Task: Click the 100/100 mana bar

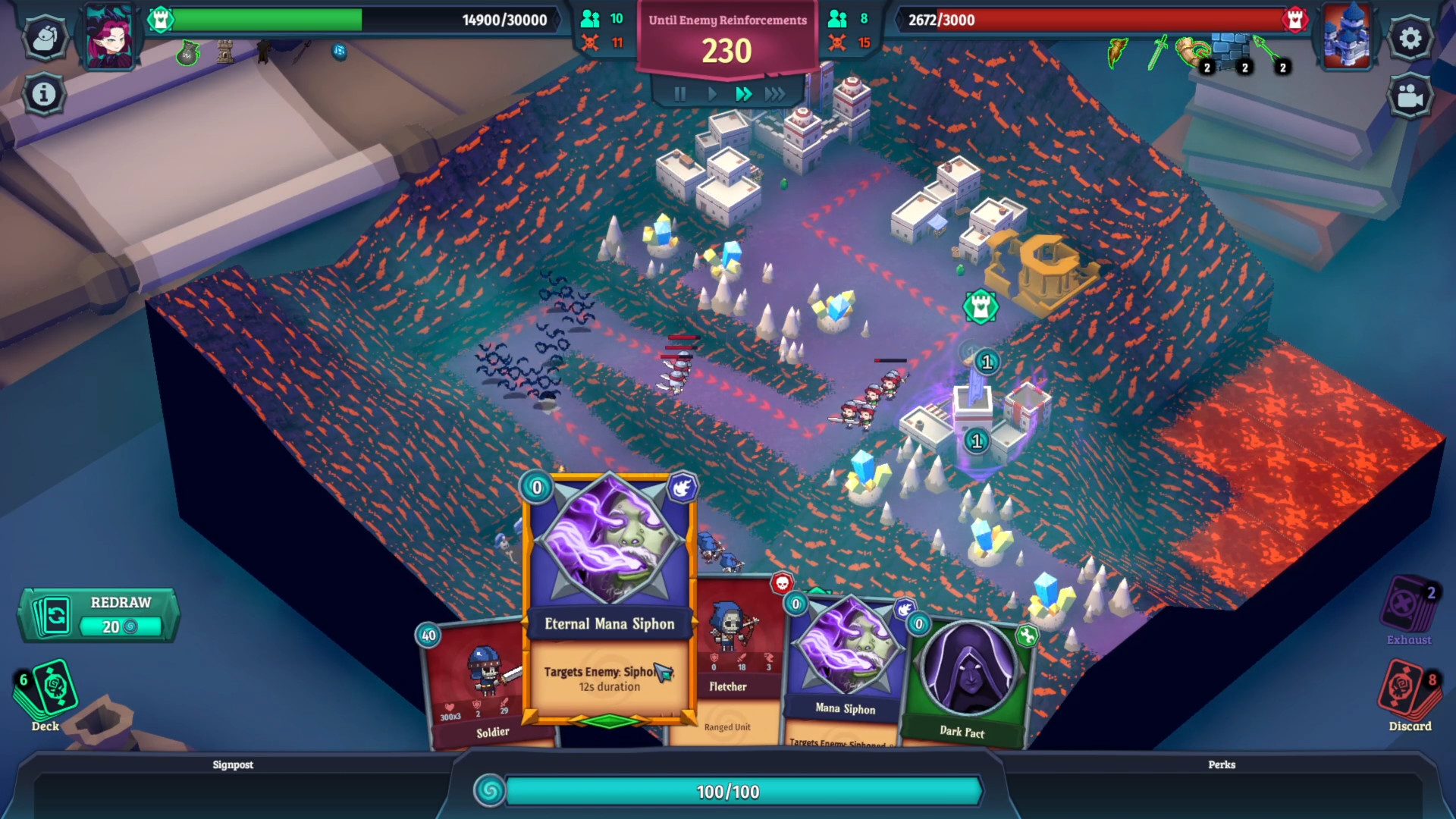Action: pos(728,792)
